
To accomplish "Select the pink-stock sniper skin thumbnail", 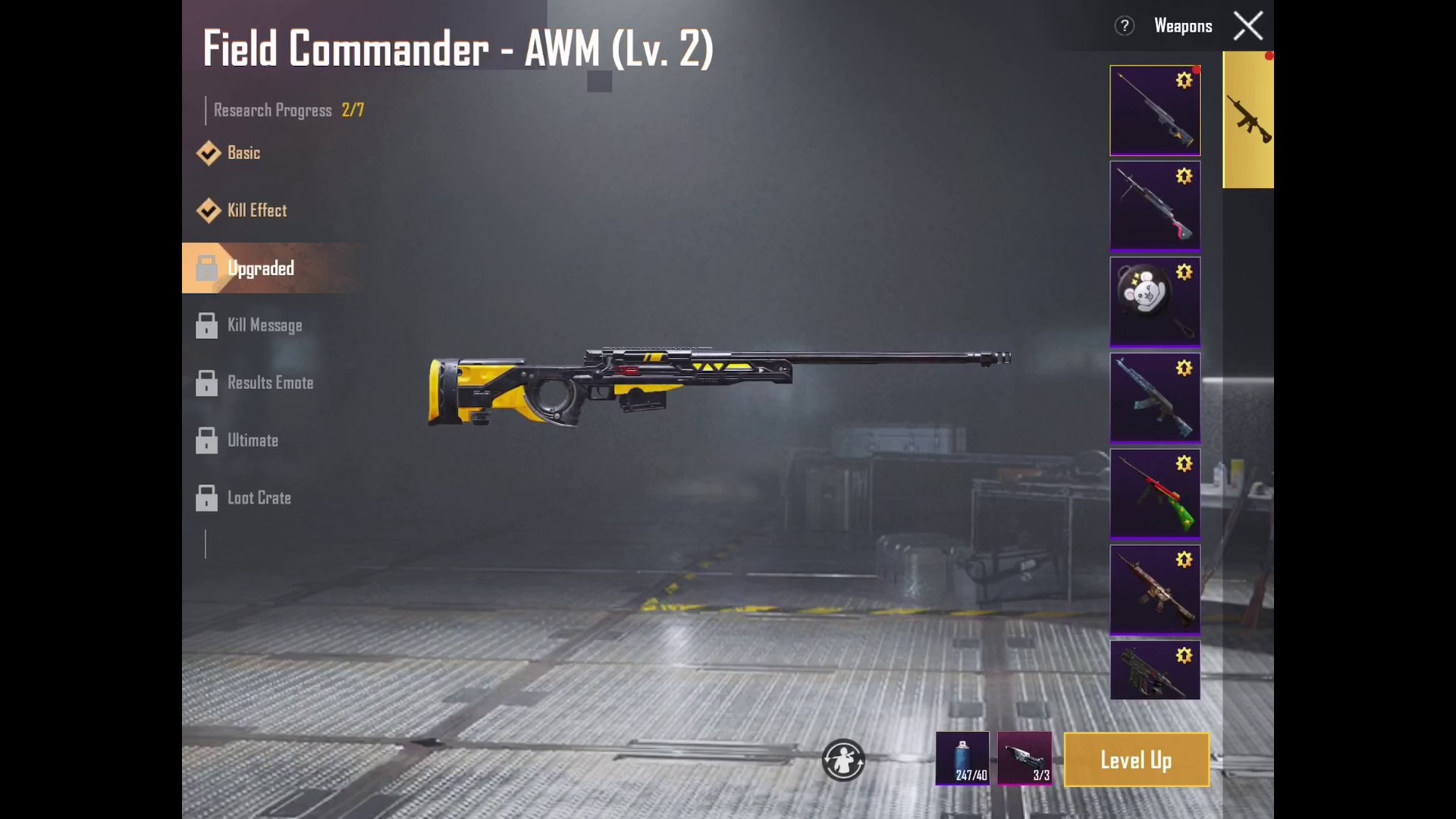I will [1155, 206].
